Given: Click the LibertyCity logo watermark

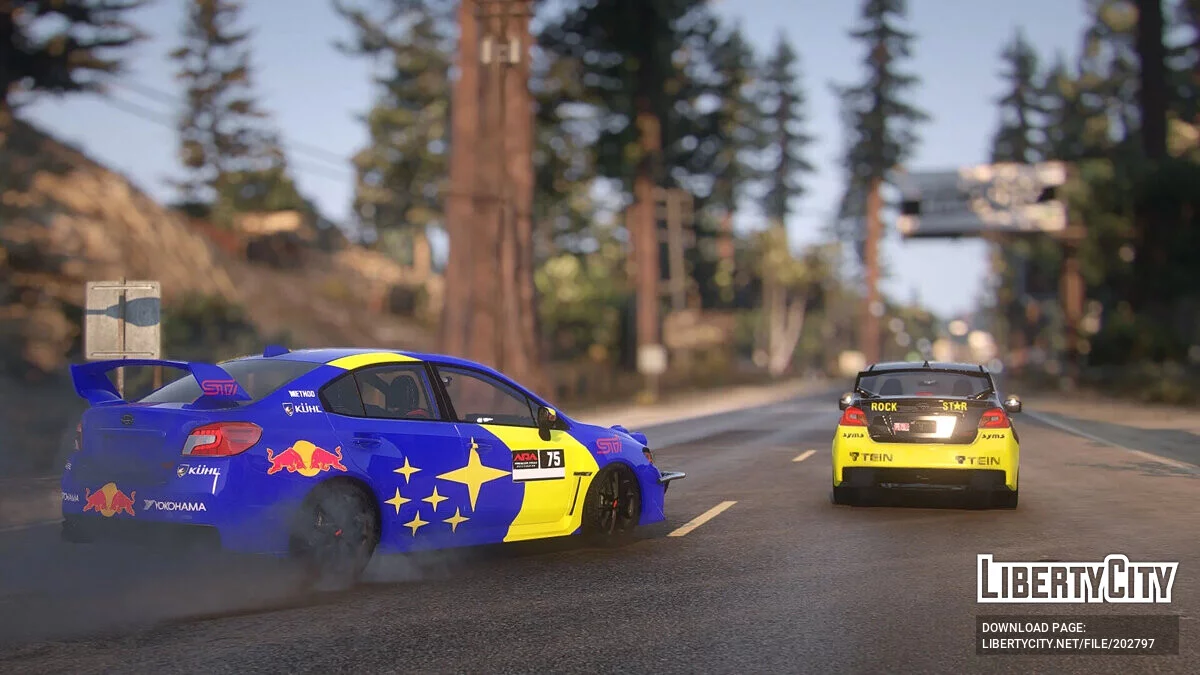Looking at the screenshot, I should (x=1077, y=579).
